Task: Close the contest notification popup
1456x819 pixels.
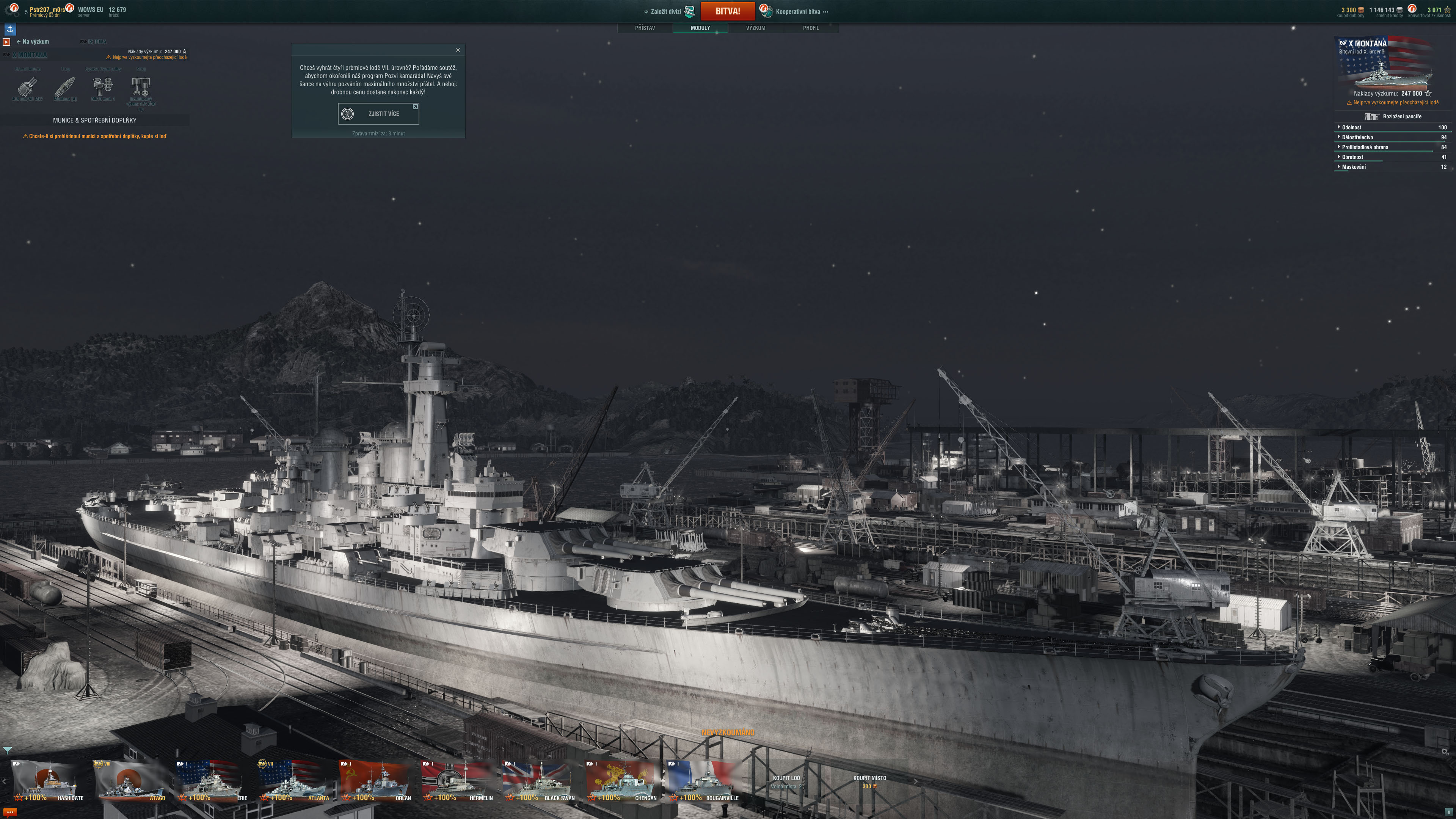Action: pyautogui.click(x=458, y=50)
